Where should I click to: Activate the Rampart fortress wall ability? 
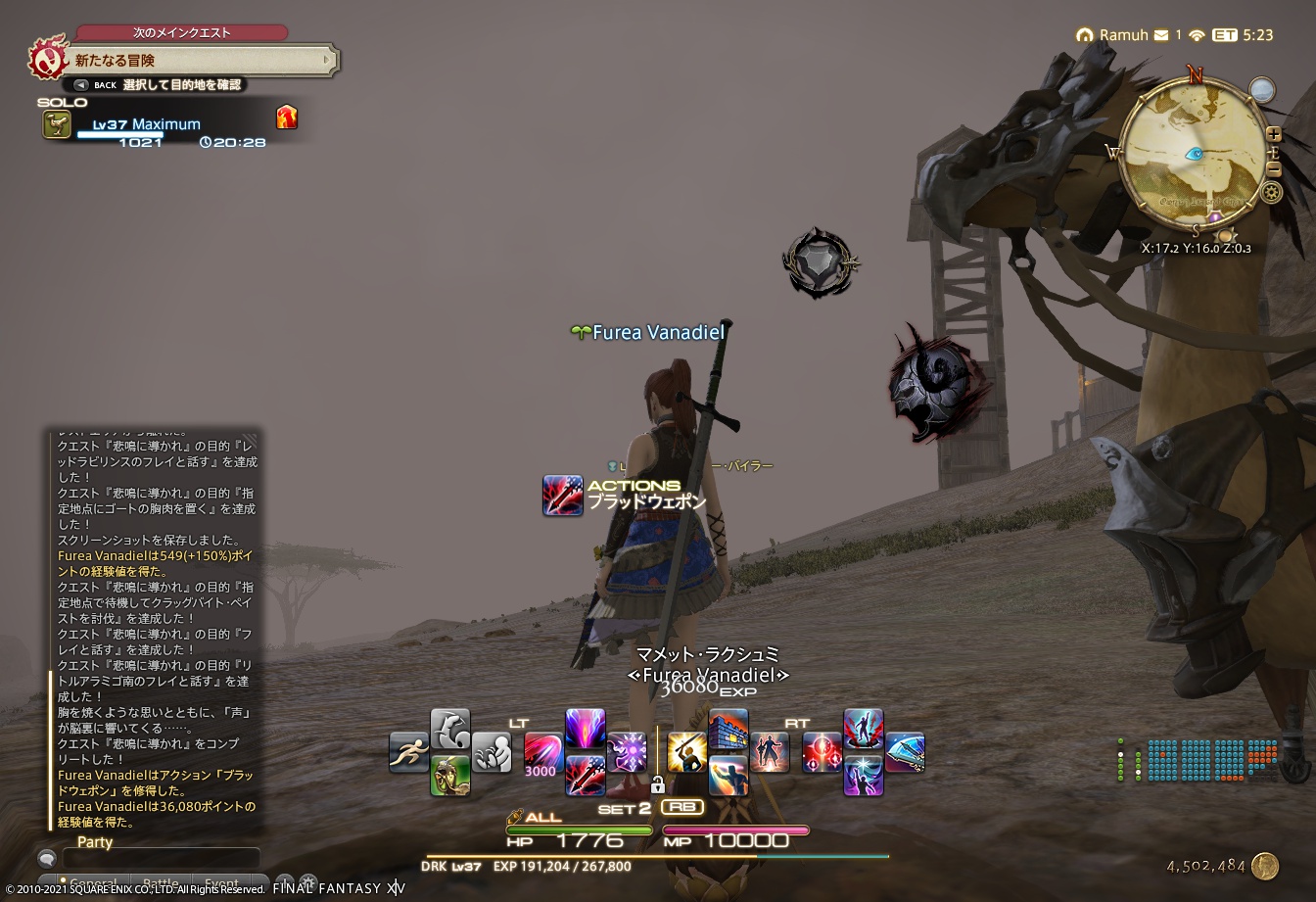click(x=728, y=730)
